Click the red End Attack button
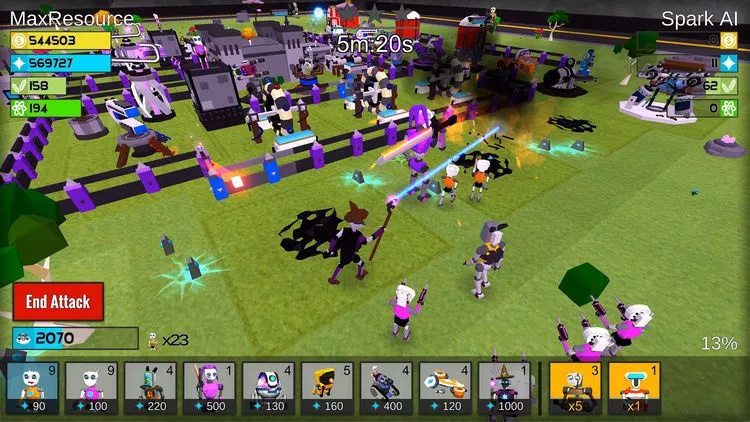 pyautogui.click(x=58, y=301)
